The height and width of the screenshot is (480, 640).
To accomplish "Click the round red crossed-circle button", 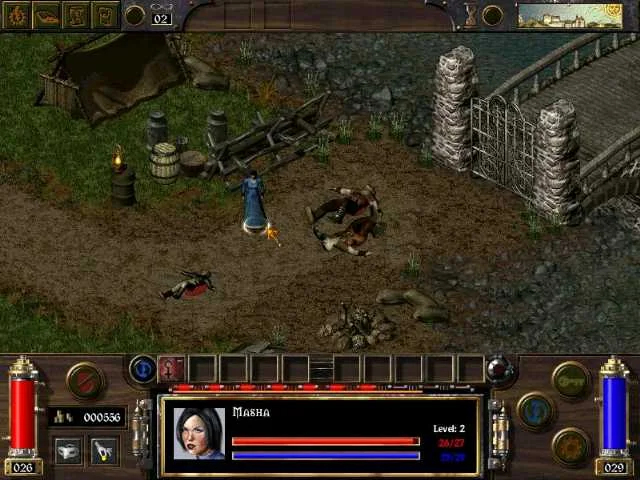I will tap(84, 379).
